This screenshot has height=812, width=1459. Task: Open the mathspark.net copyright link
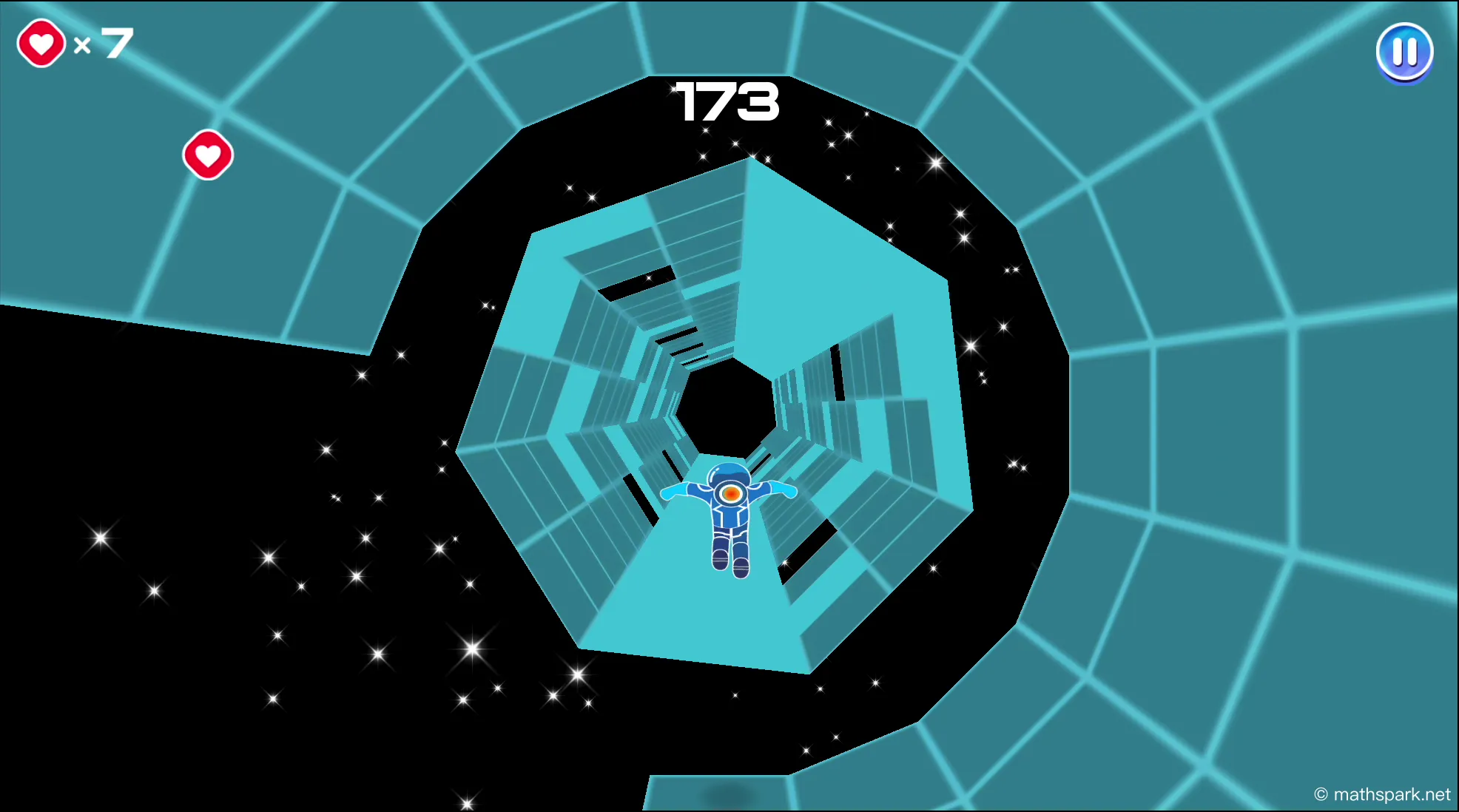pos(1378,794)
